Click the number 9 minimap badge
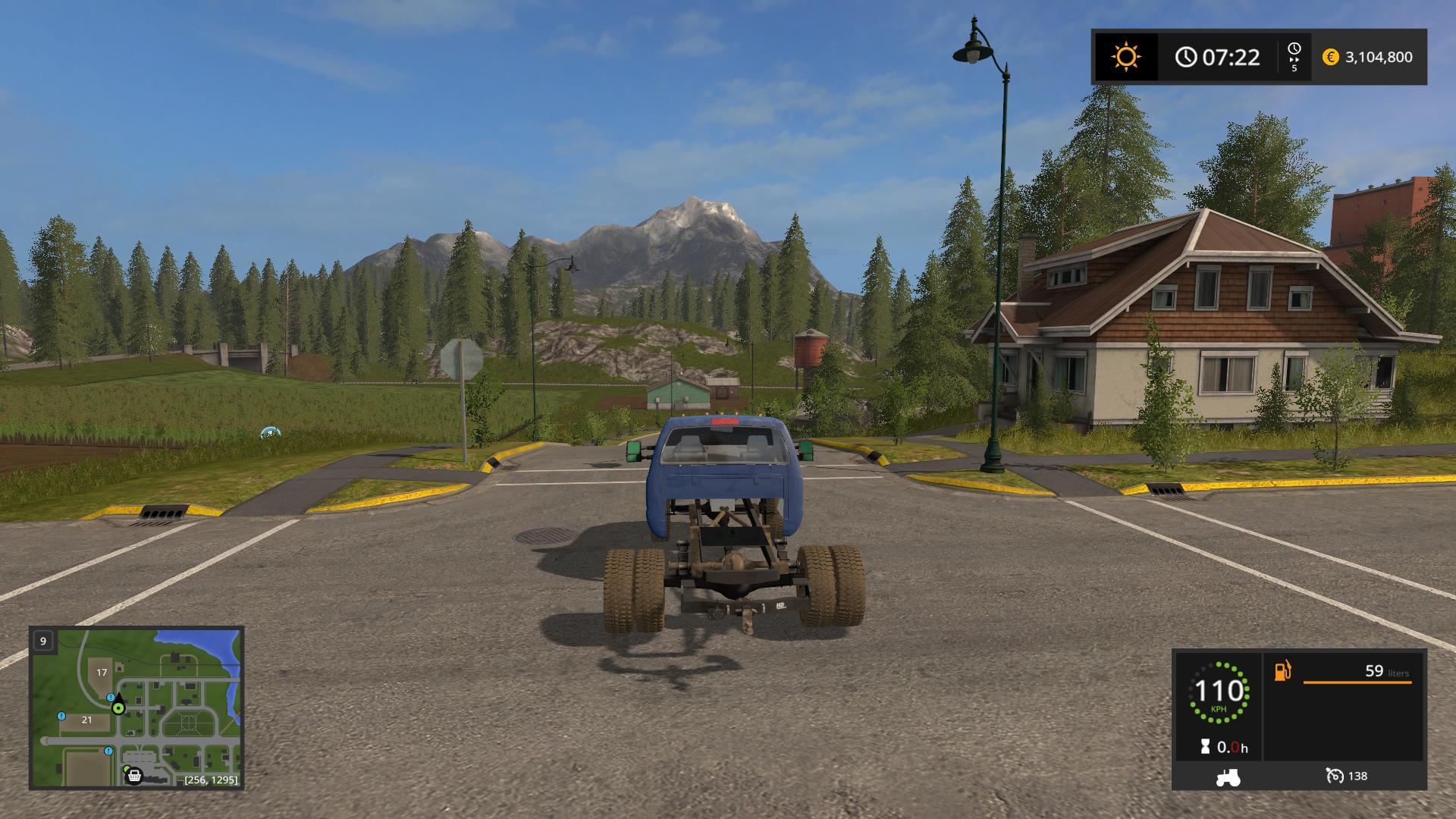 point(43,641)
